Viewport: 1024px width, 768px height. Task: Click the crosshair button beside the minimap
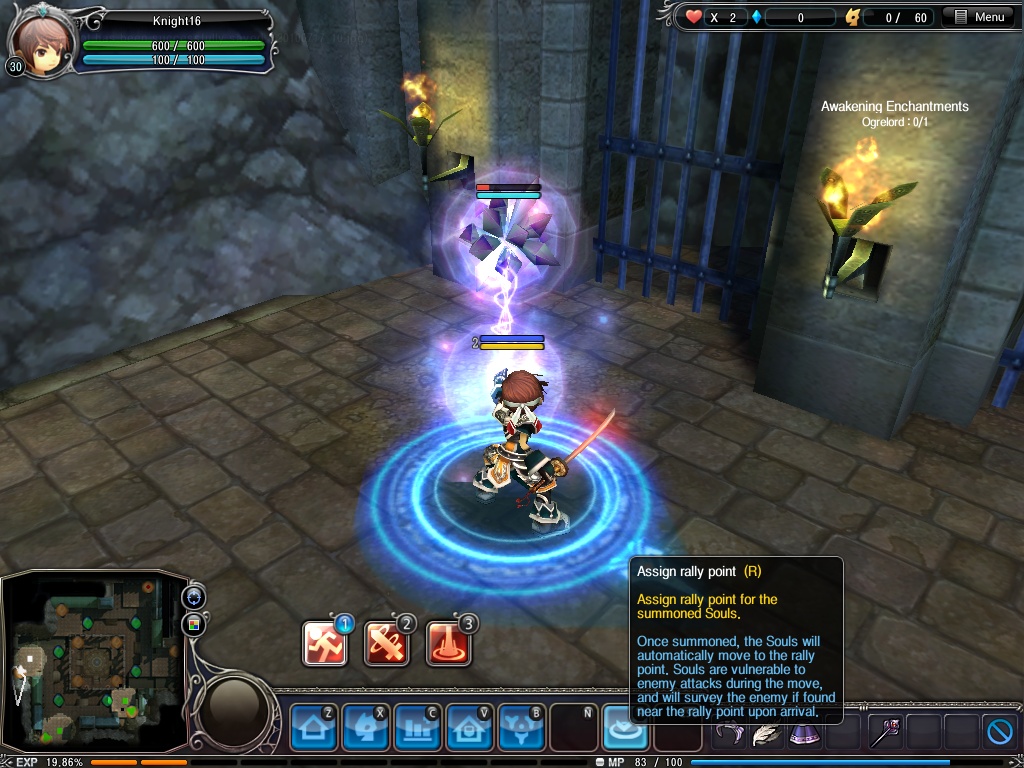click(193, 597)
